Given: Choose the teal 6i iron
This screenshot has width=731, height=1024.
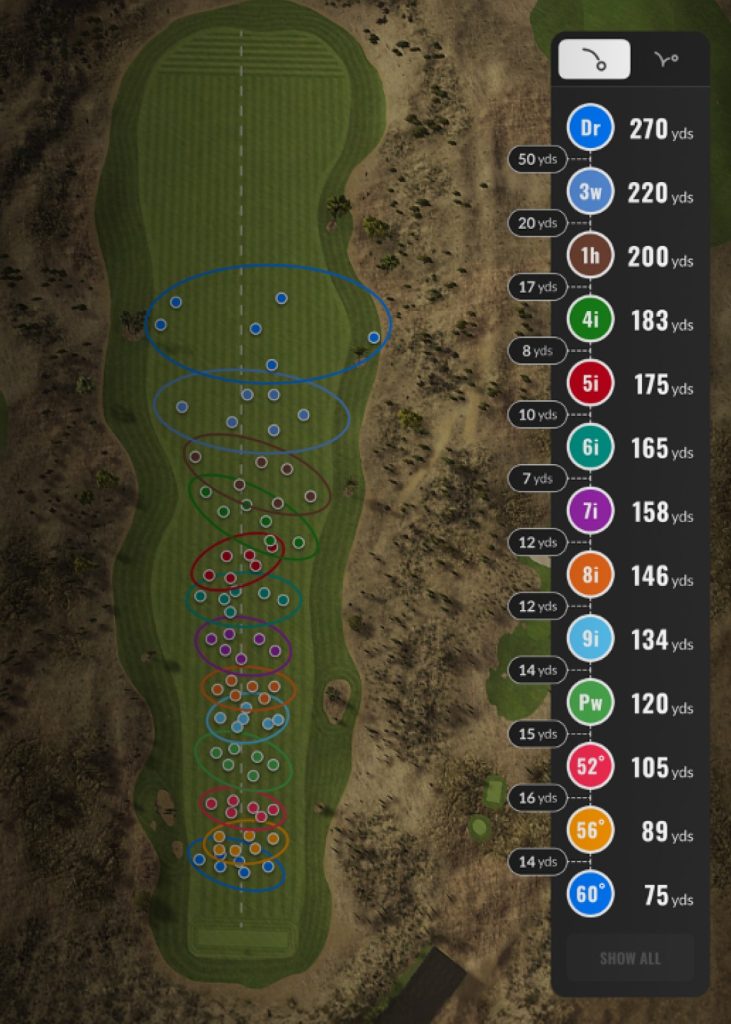Looking at the screenshot, I should (590, 448).
